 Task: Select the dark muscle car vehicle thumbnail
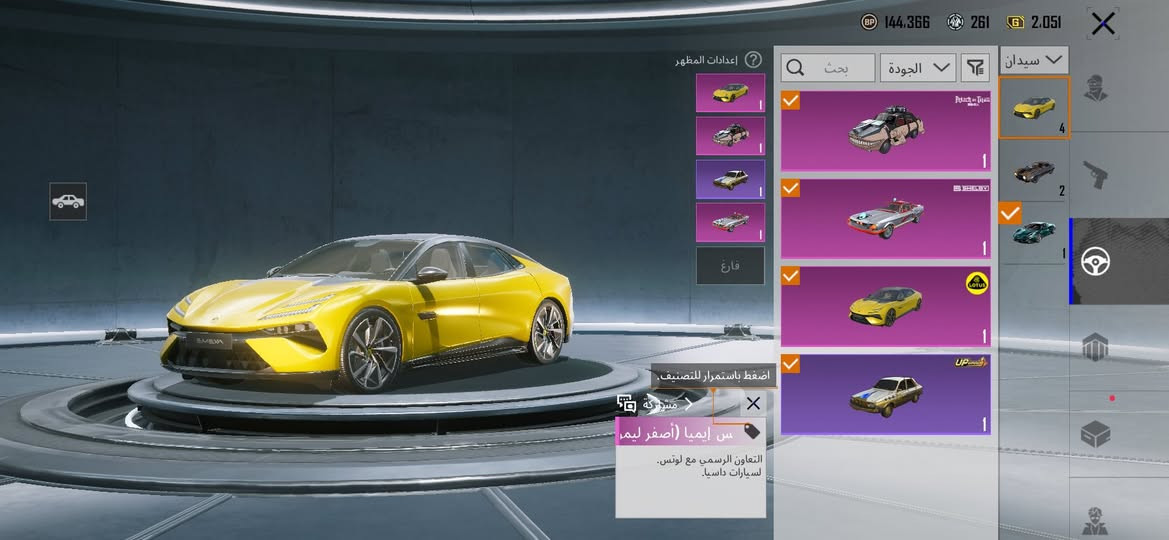click(1034, 171)
